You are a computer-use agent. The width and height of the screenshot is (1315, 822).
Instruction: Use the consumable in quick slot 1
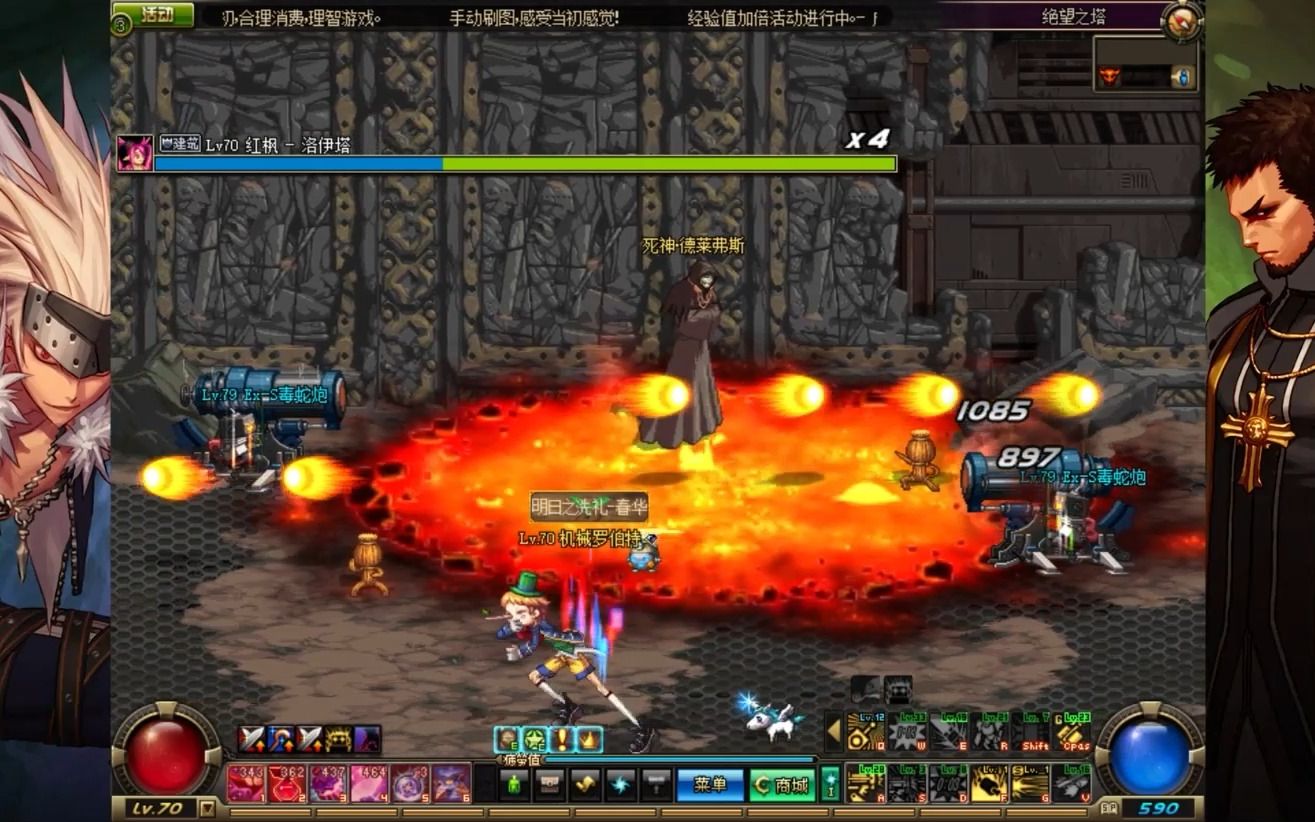pos(245,783)
